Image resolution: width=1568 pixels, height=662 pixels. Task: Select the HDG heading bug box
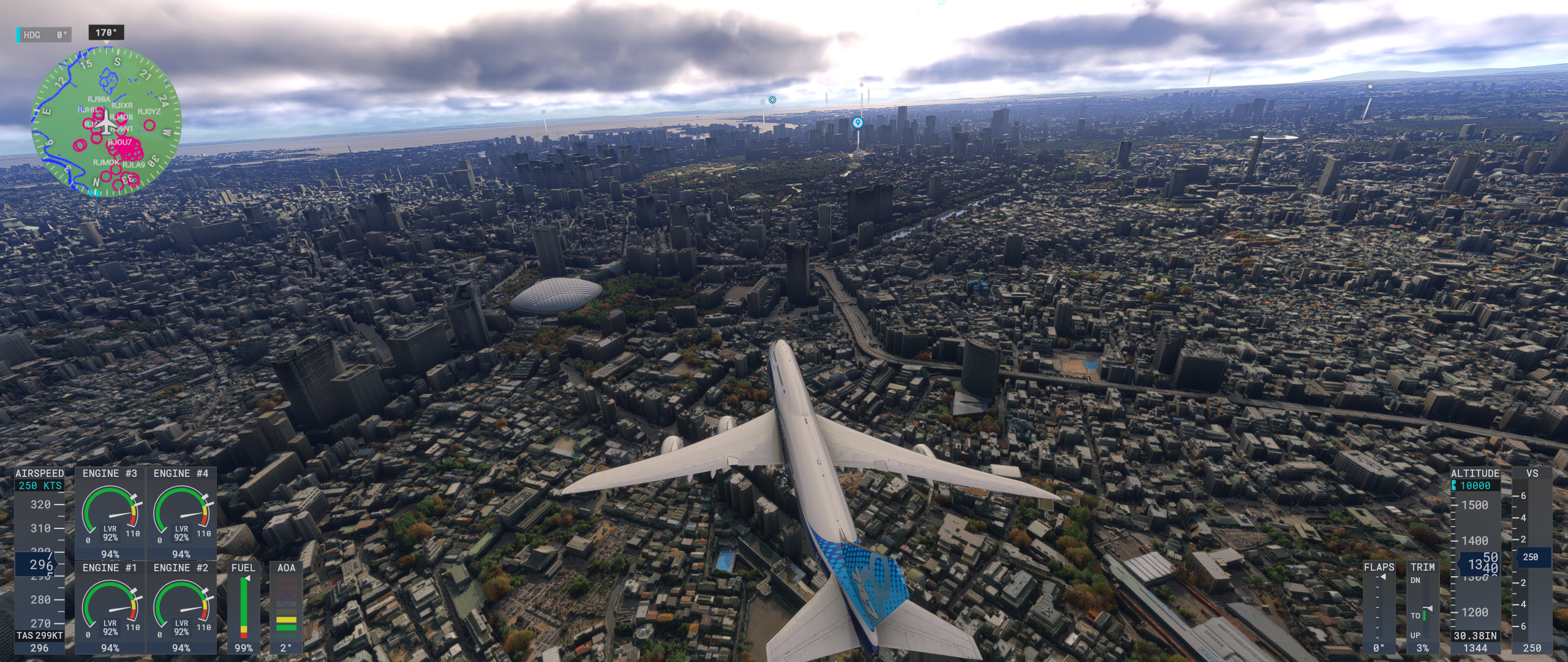click(44, 35)
